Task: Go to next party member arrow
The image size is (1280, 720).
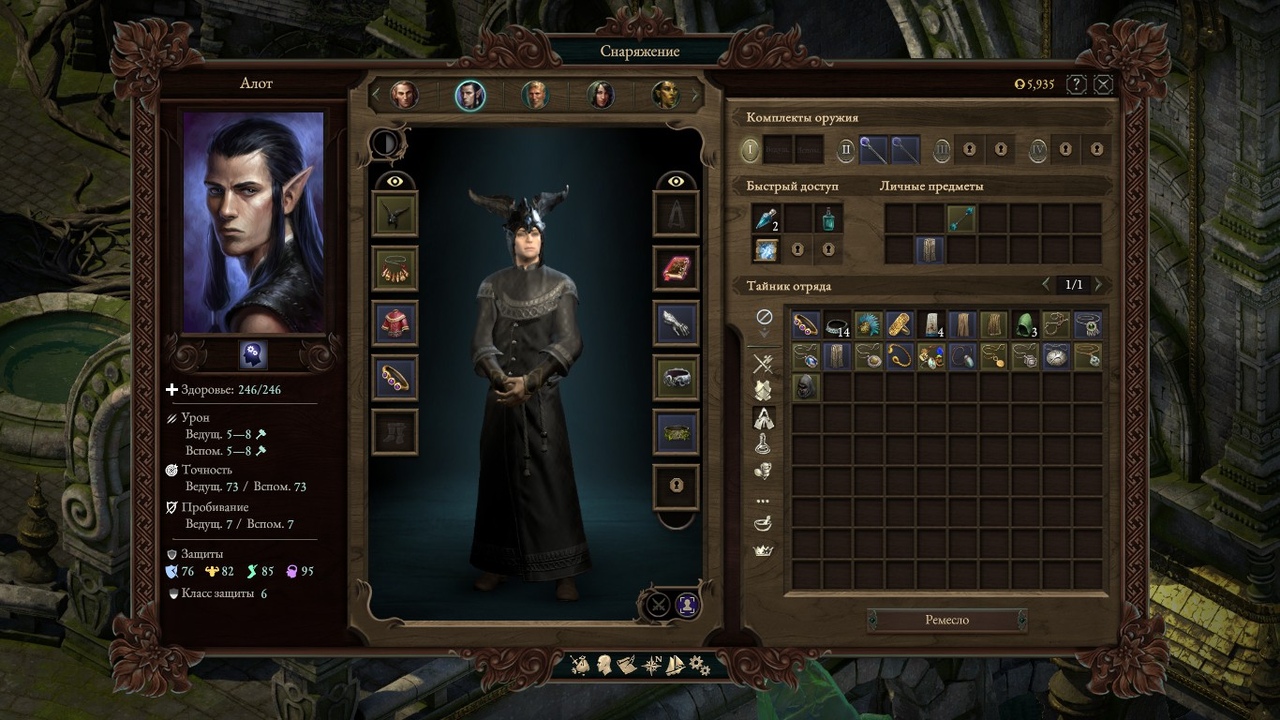Action: coord(696,95)
